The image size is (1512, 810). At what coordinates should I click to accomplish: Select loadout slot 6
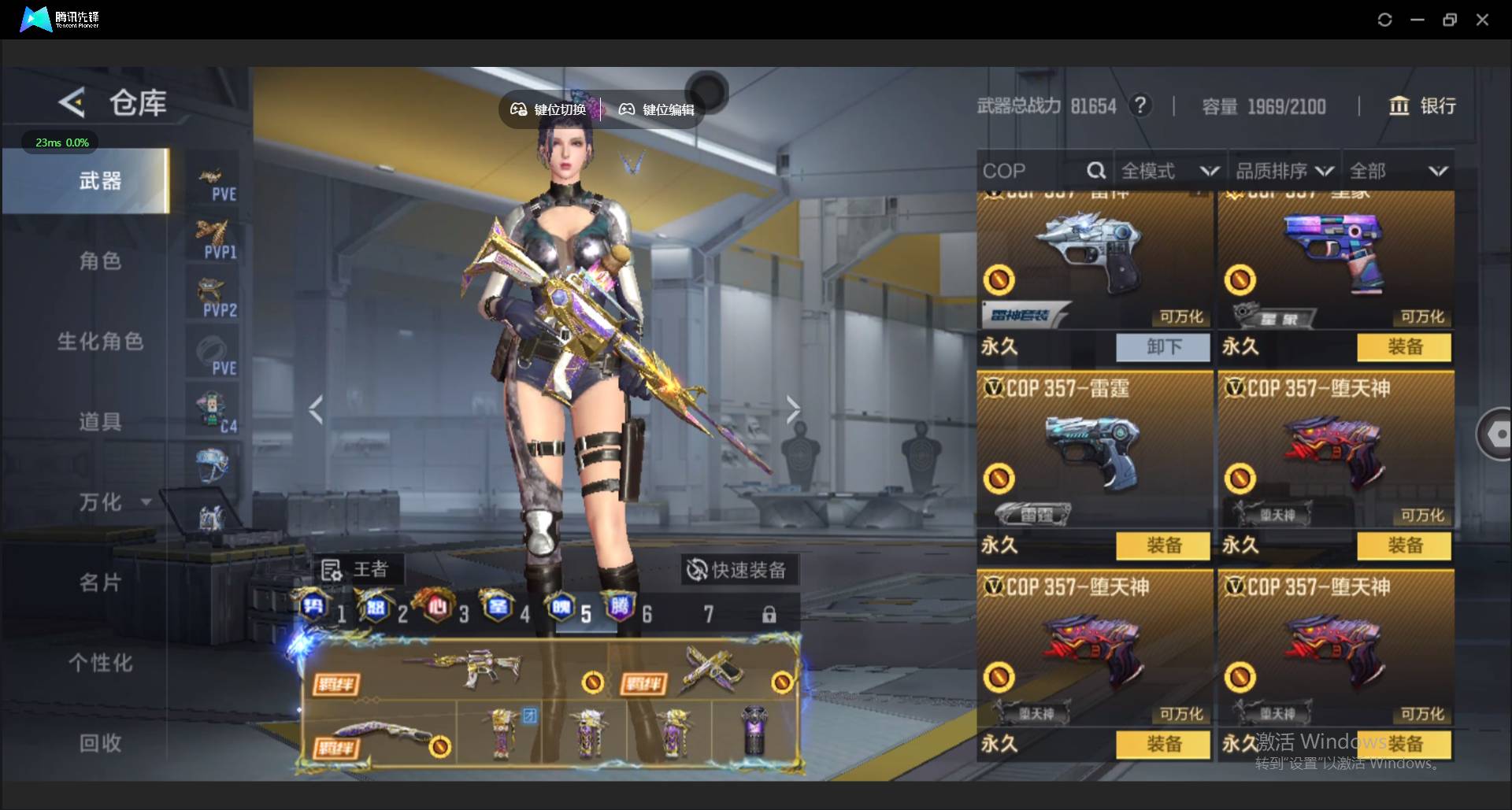point(628,612)
